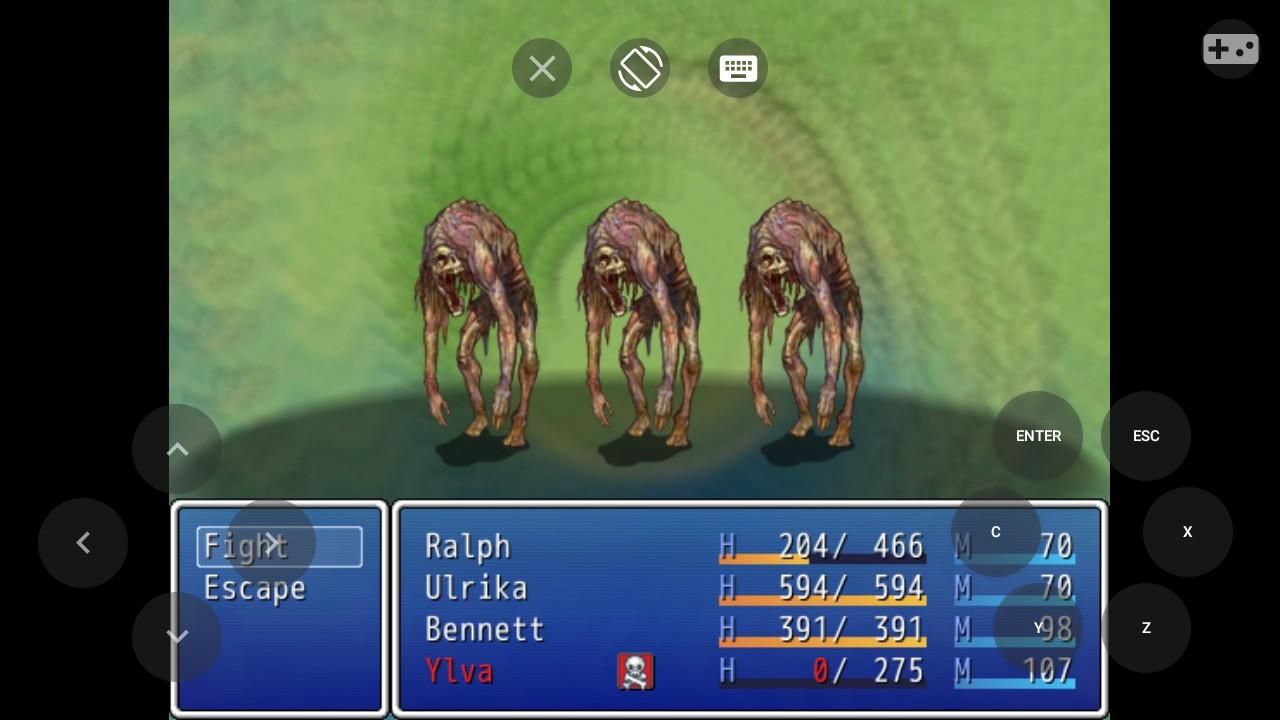1280x720 pixels.
Task: Tap the virtual ENTER button
Action: (1038, 436)
